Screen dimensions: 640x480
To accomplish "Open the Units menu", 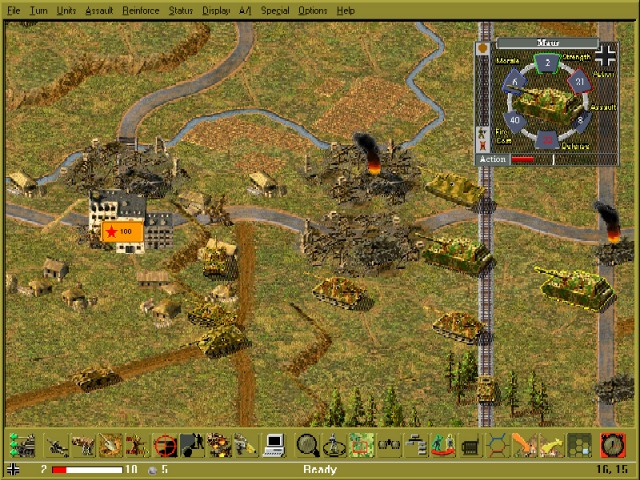I will [66, 10].
